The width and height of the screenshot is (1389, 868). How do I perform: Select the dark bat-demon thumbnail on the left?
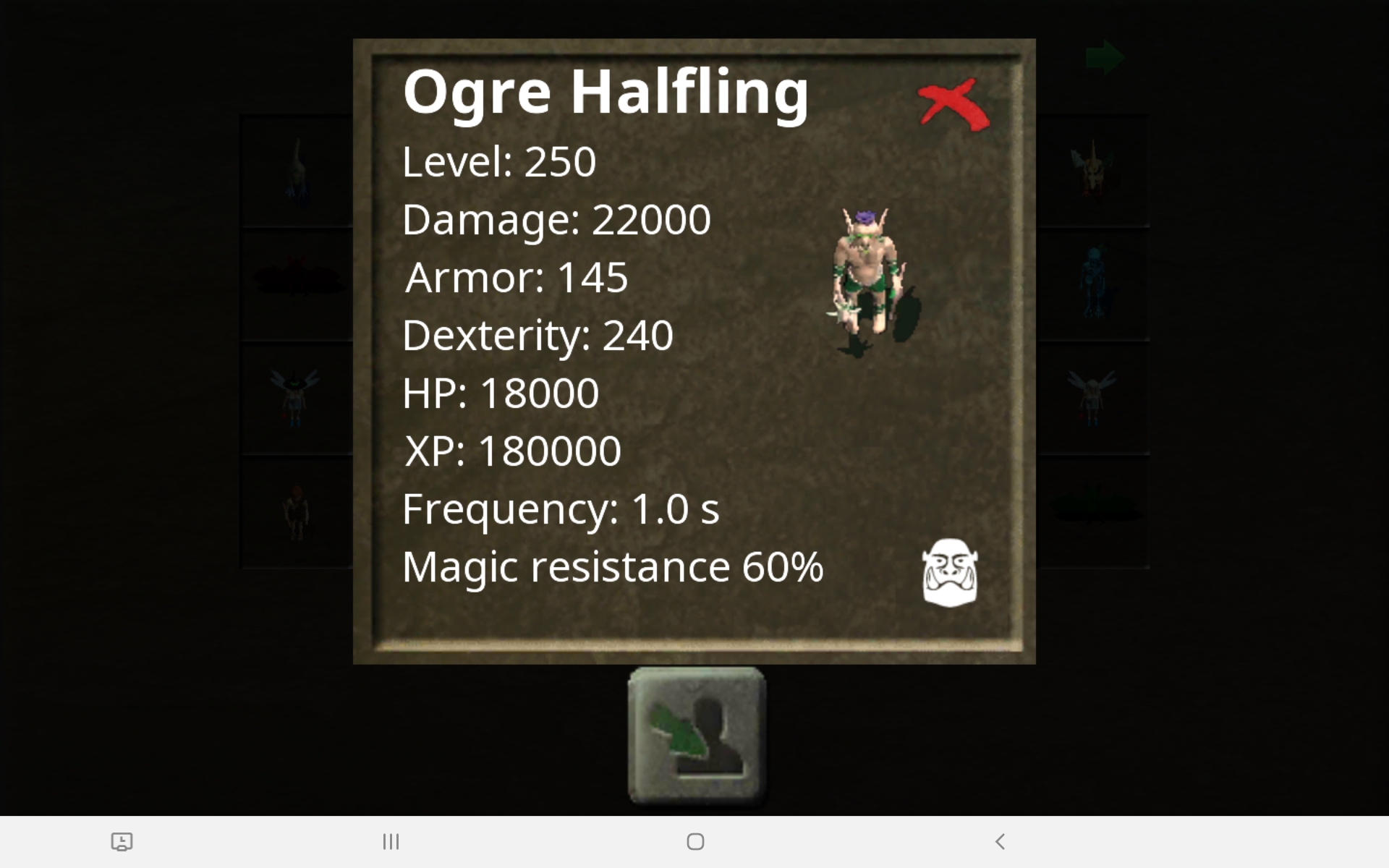pos(297,284)
